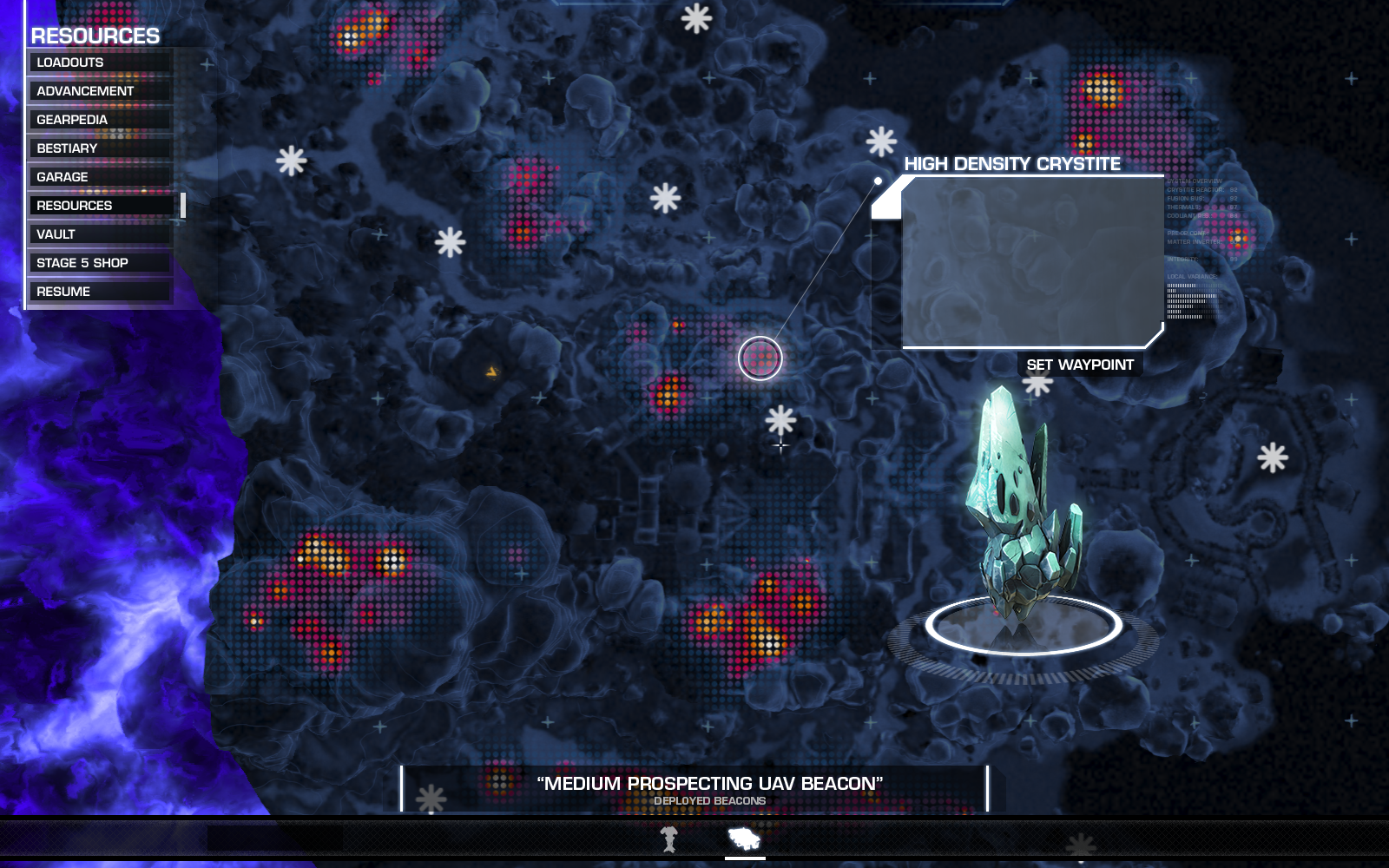Click Resume to return to game

[x=101, y=292]
